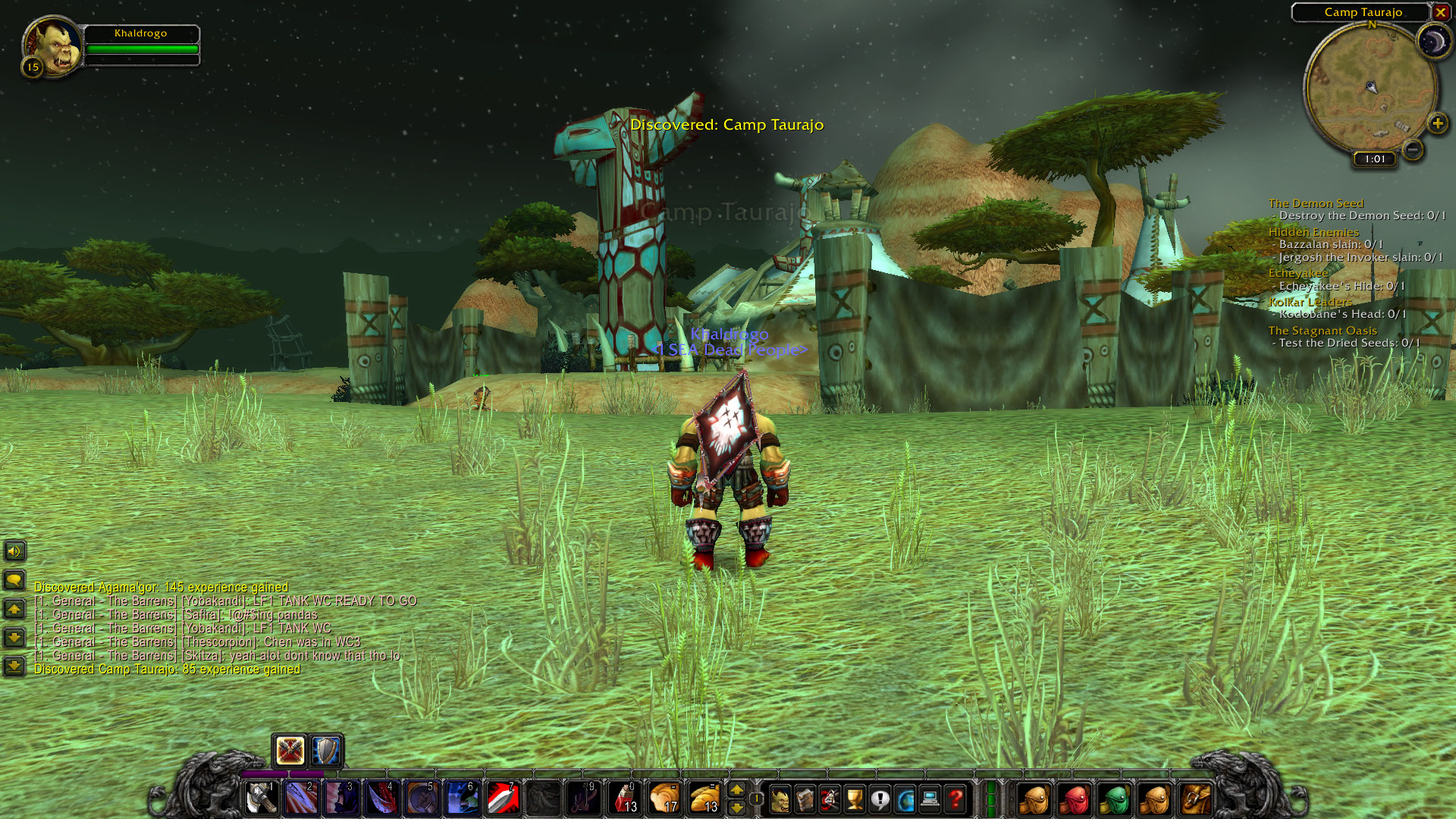Switch to Defensive Stance on the stance bar
Image resolution: width=1456 pixels, height=819 pixels.
(326, 752)
